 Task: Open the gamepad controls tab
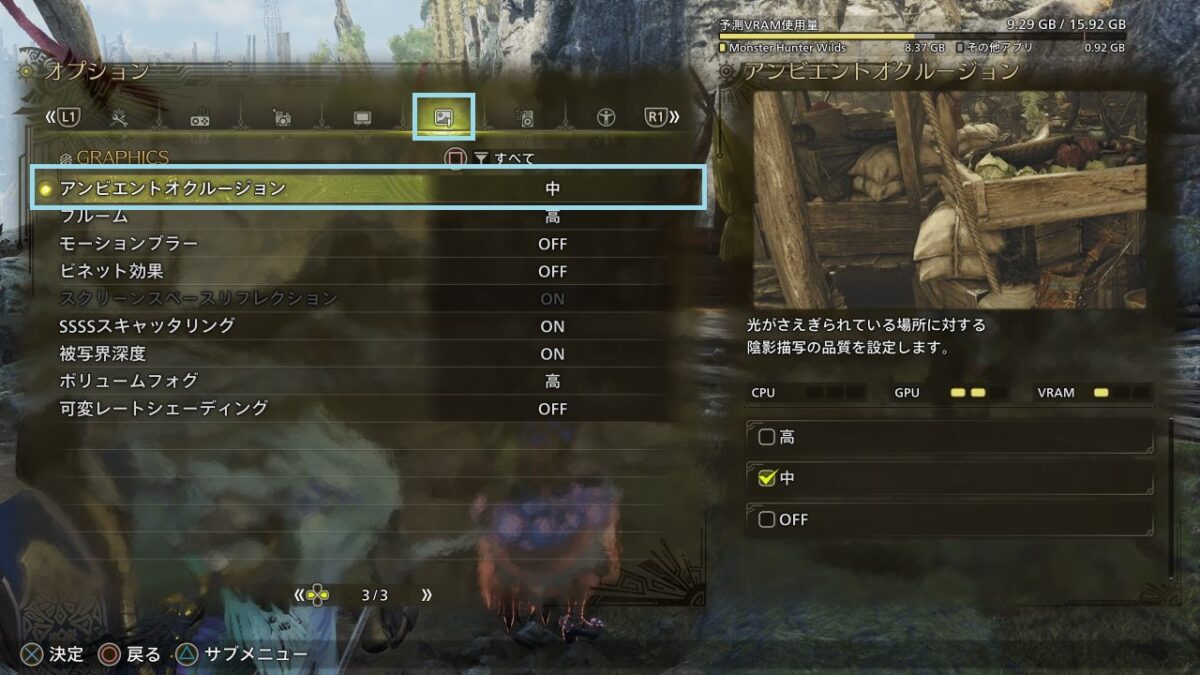[200, 119]
